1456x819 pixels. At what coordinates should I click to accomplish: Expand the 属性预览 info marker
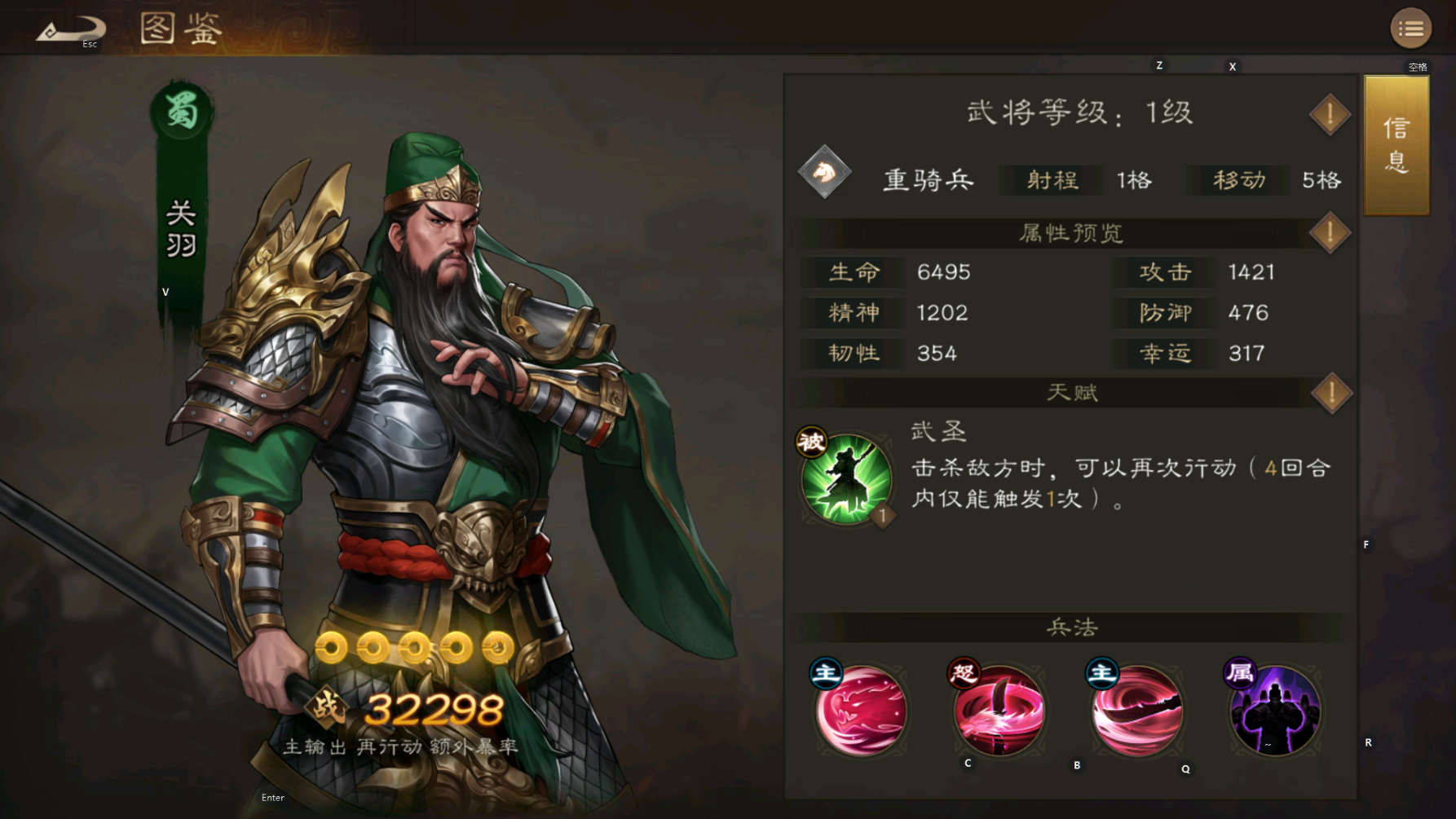(x=1329, y=233)
